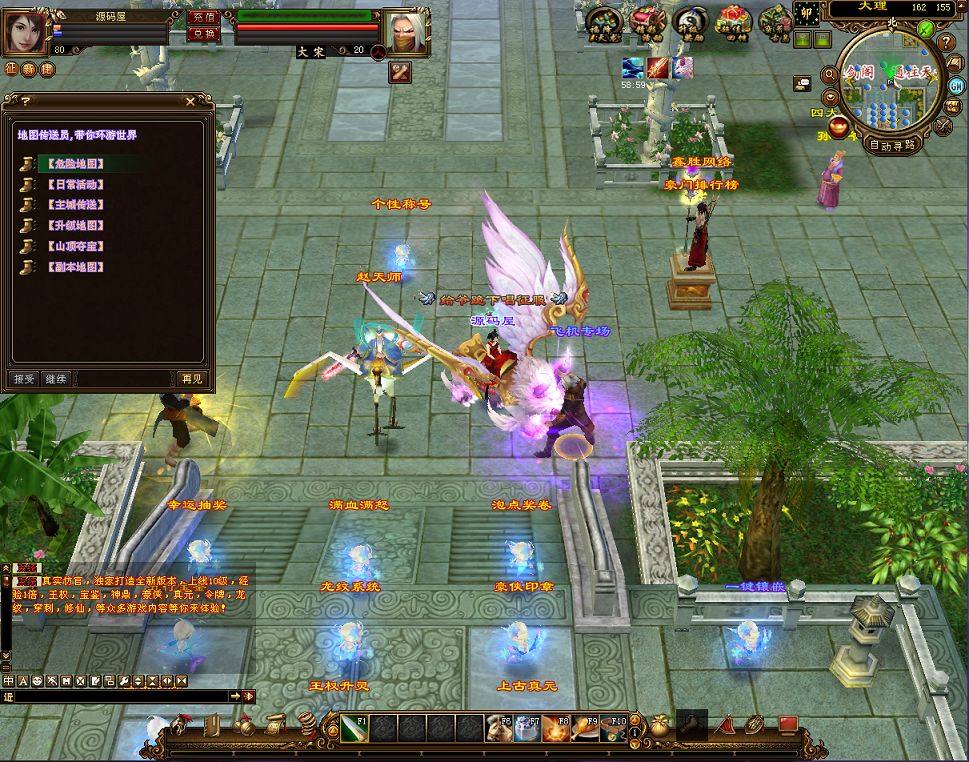Click the 兑换 exchange button
969x762 pixels.
204,33
